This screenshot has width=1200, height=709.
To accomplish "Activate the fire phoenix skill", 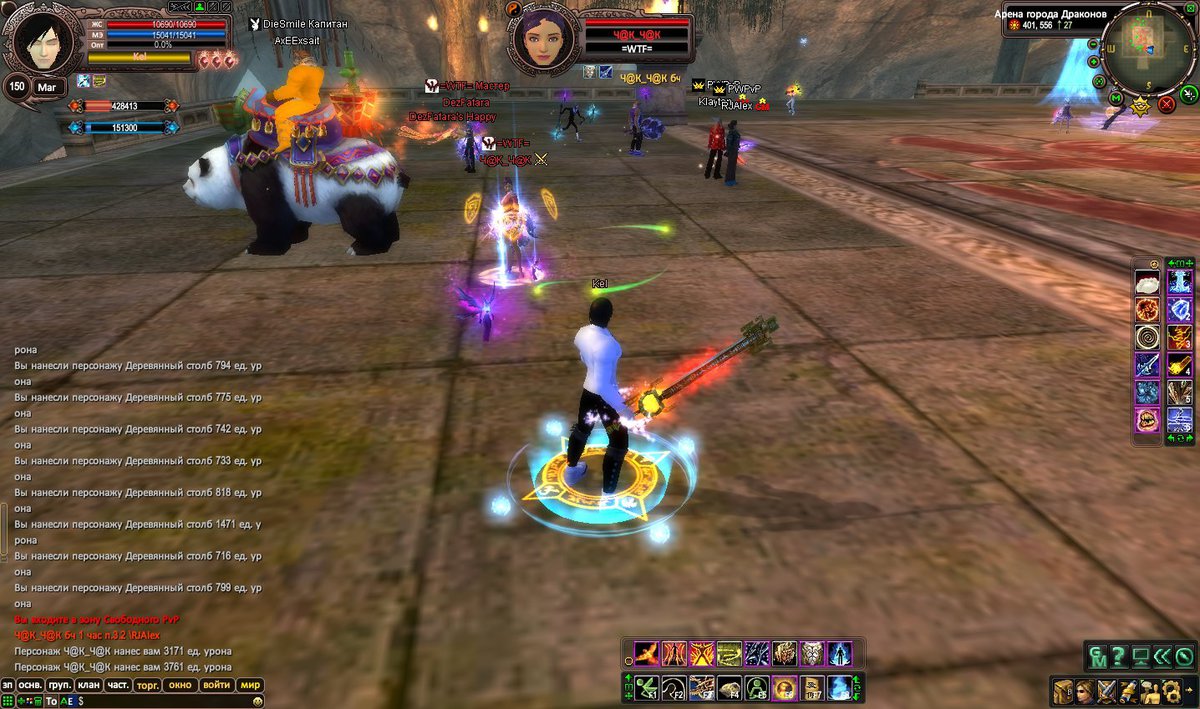I will (645, 654).
